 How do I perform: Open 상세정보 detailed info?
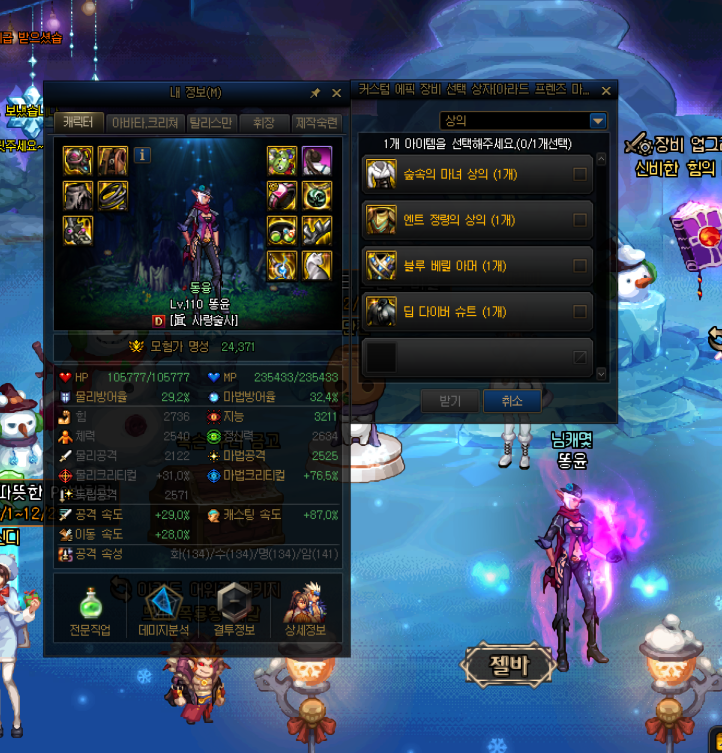pos(305,611)
